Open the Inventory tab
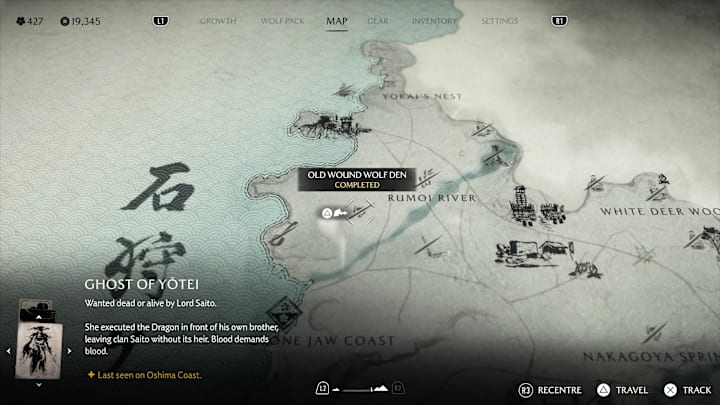This screenshot has height=405, width=720. click(434, 20)
